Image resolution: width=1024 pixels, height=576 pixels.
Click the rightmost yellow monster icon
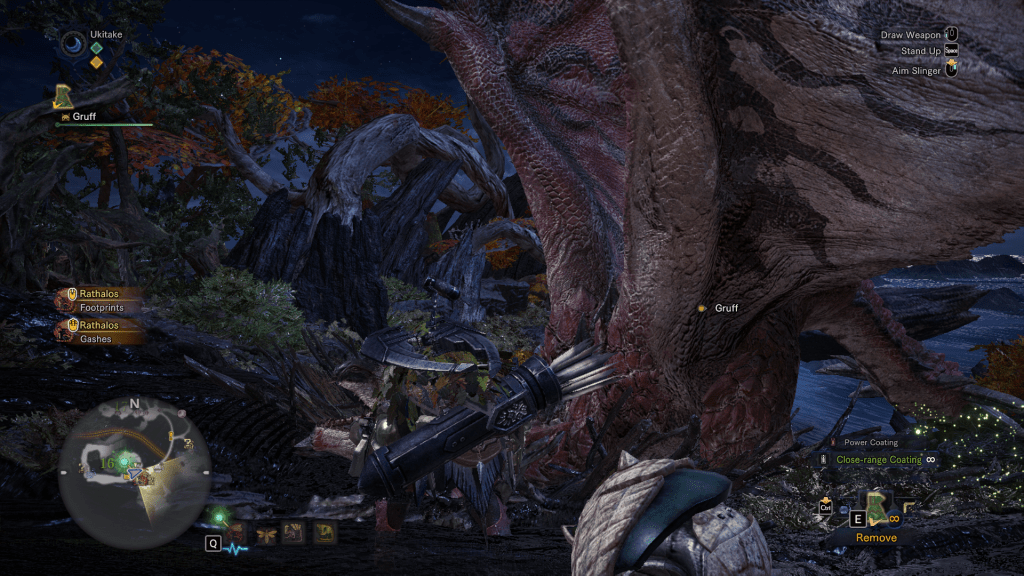323,532
